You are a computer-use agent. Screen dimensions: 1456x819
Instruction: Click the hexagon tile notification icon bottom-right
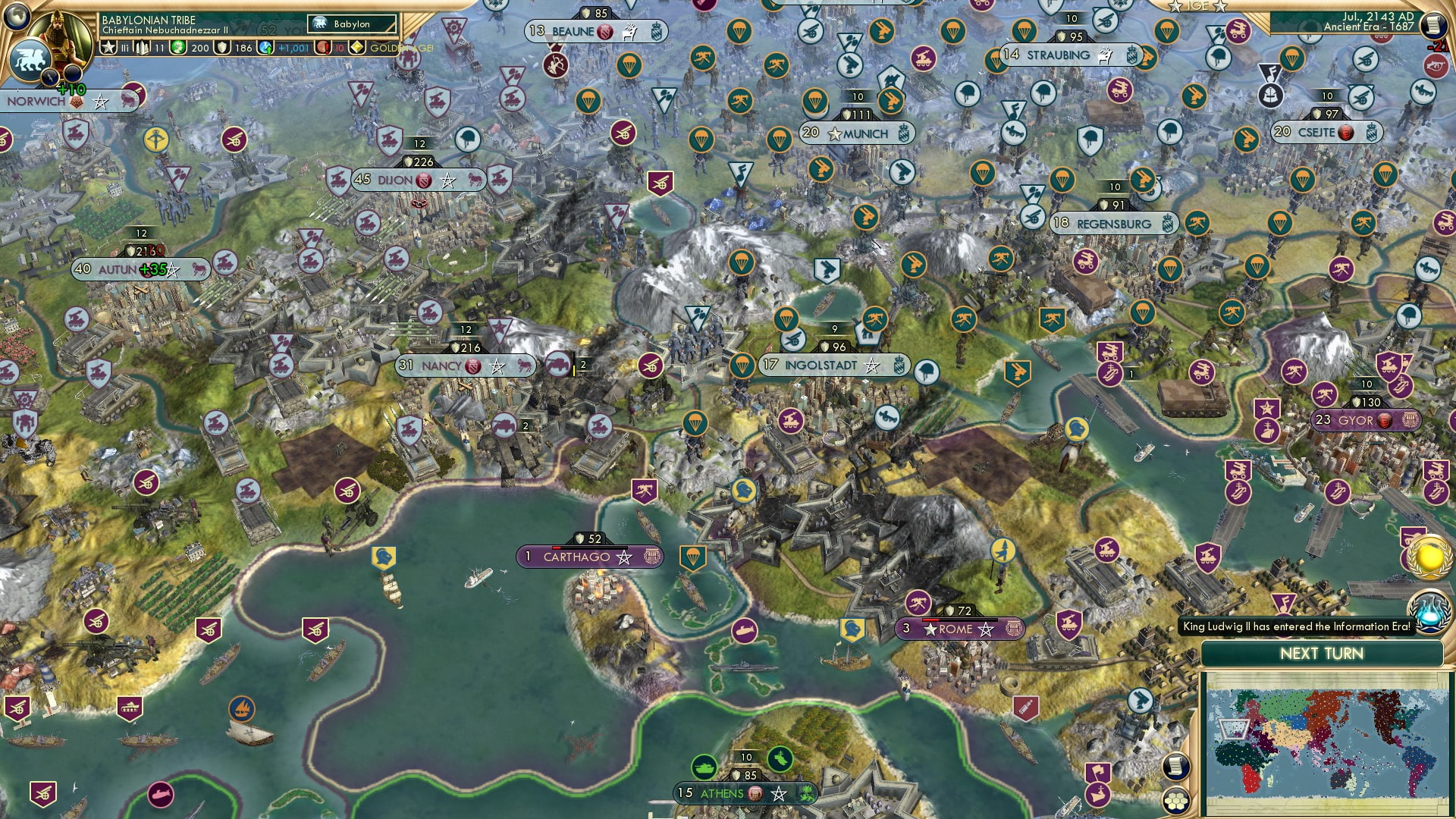(x=1176, y=802)
